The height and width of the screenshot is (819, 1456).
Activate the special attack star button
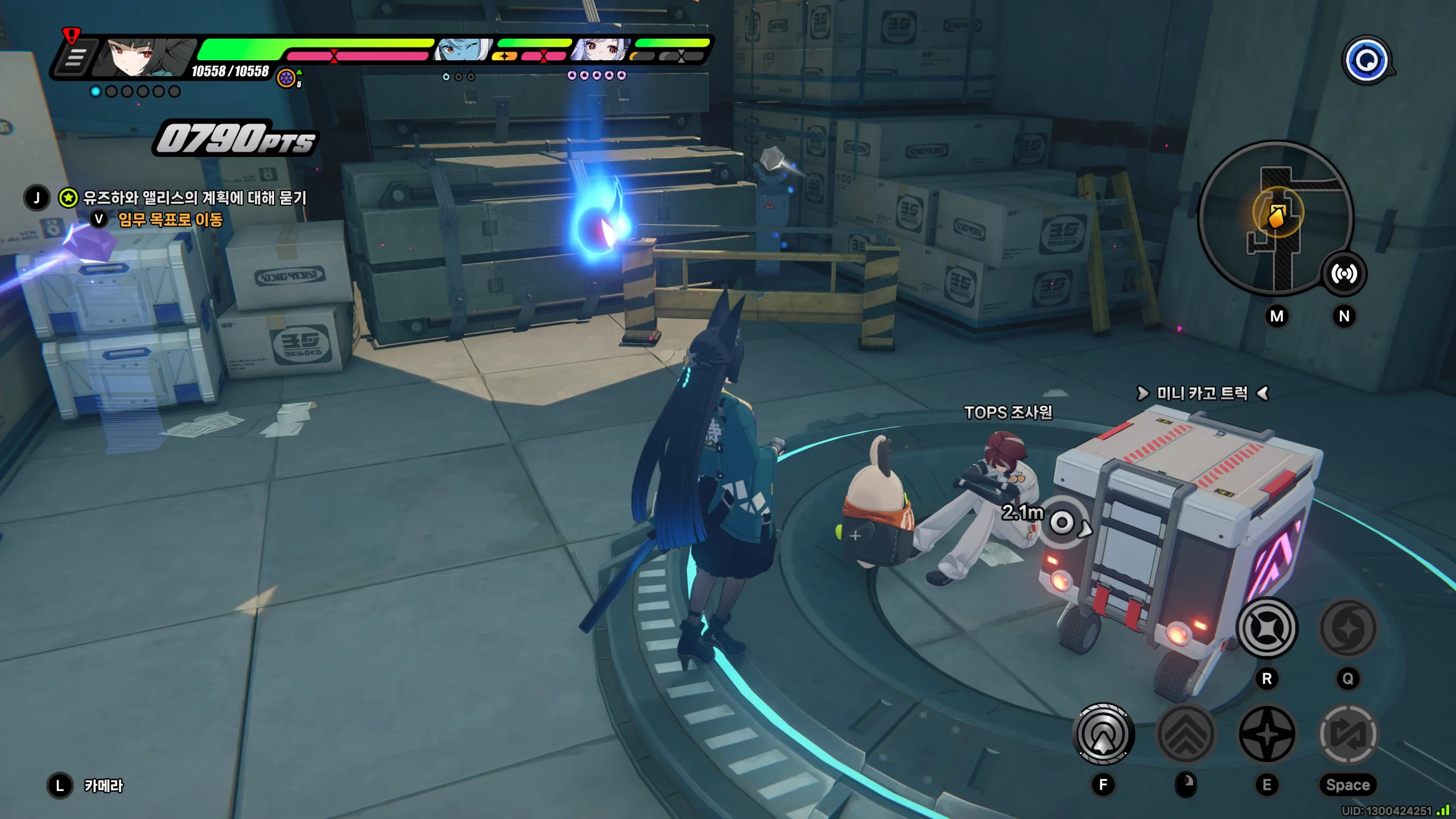1267,734
